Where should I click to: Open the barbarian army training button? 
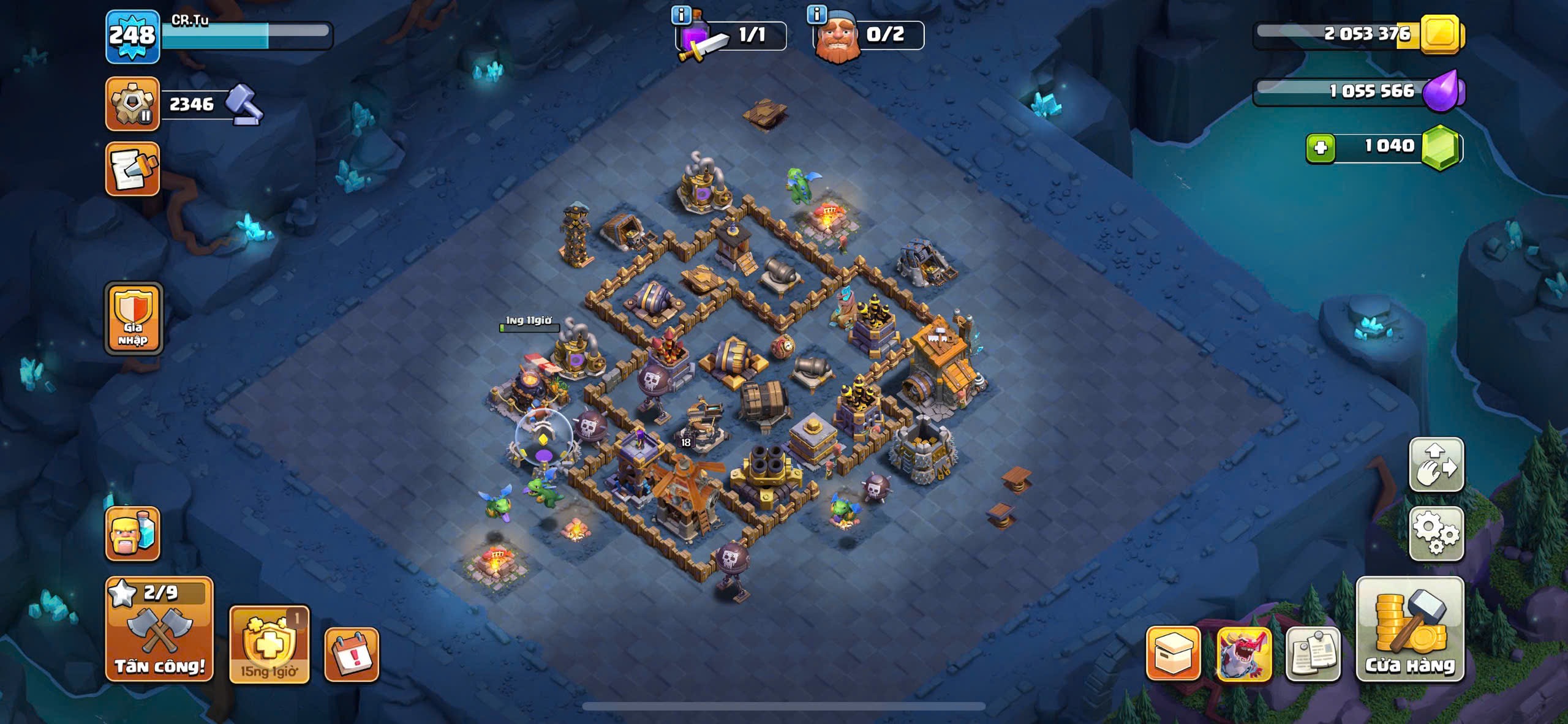[x=132, y=534]
